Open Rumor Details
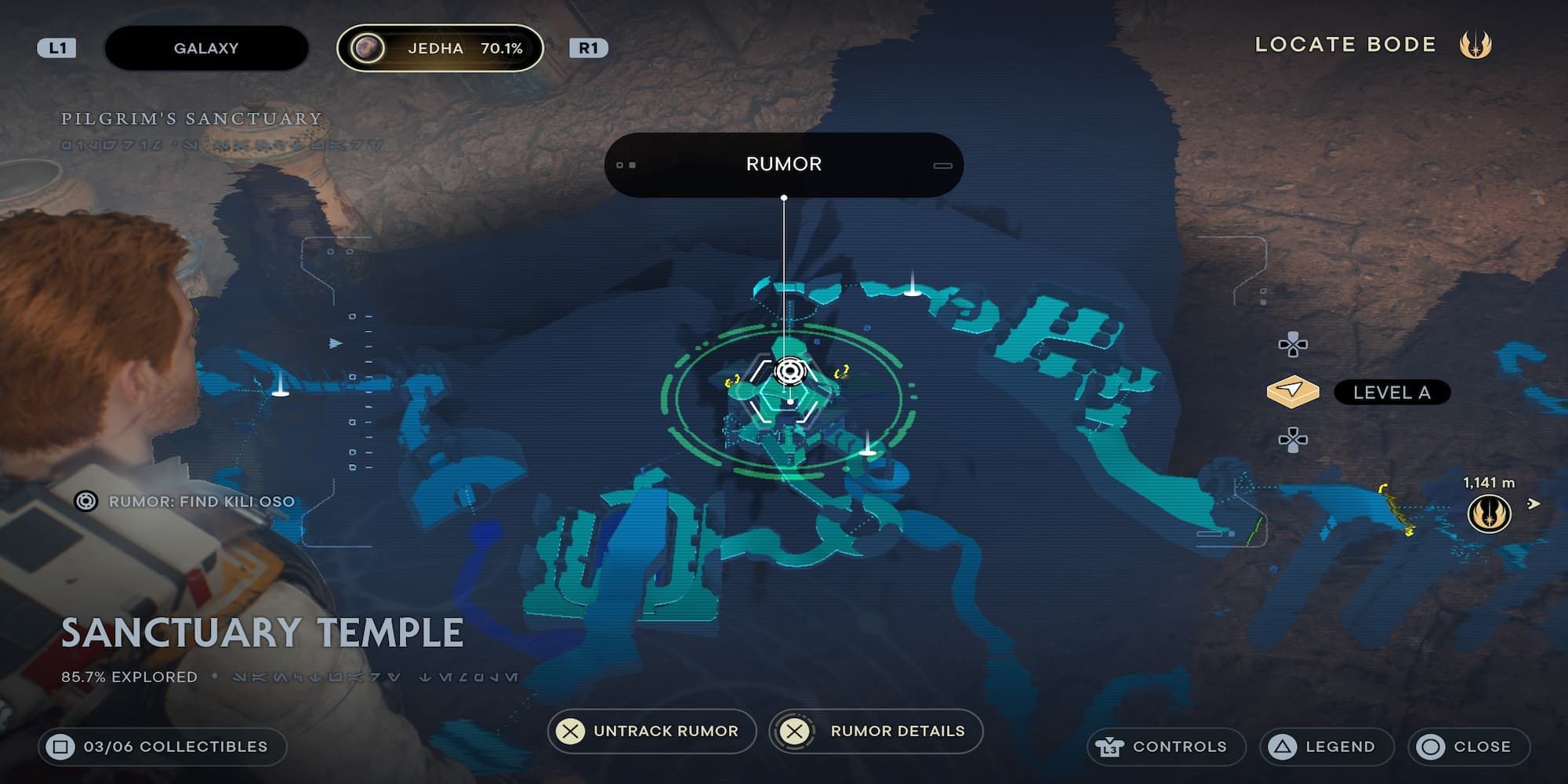Image resolution: width=1568 pixels, height=784 pixels. coord(877,731)
